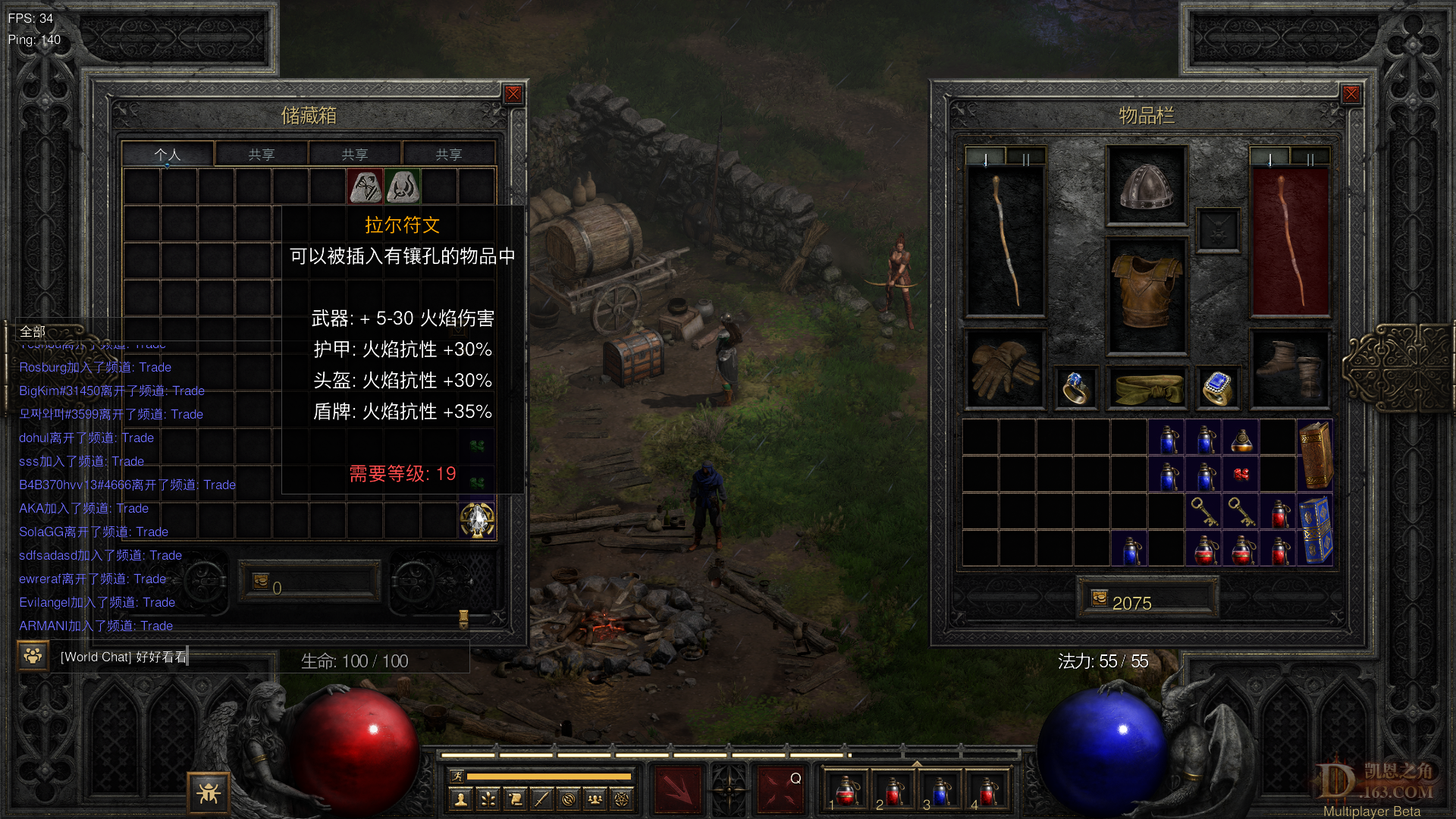Select the equipped boots
The height and width of the screenshot is (819, 1456).
click(1289, 369)
